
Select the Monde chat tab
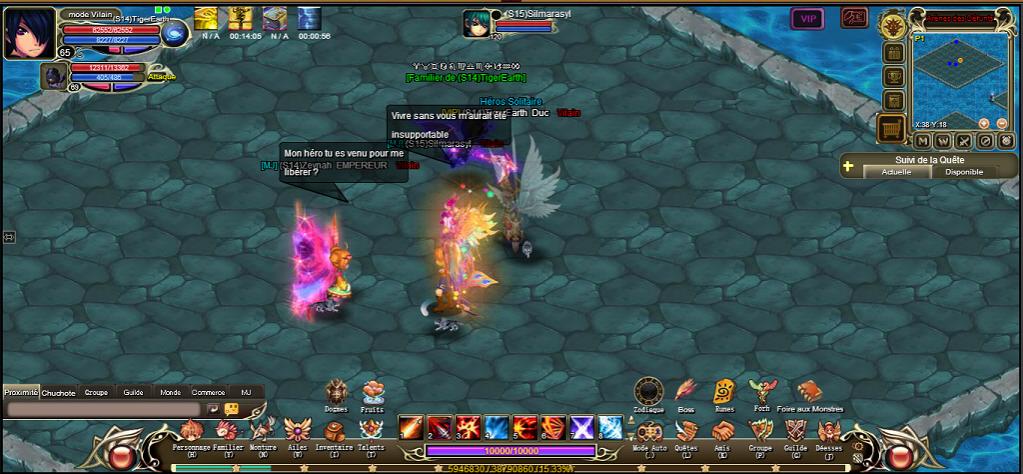[171, 393]
